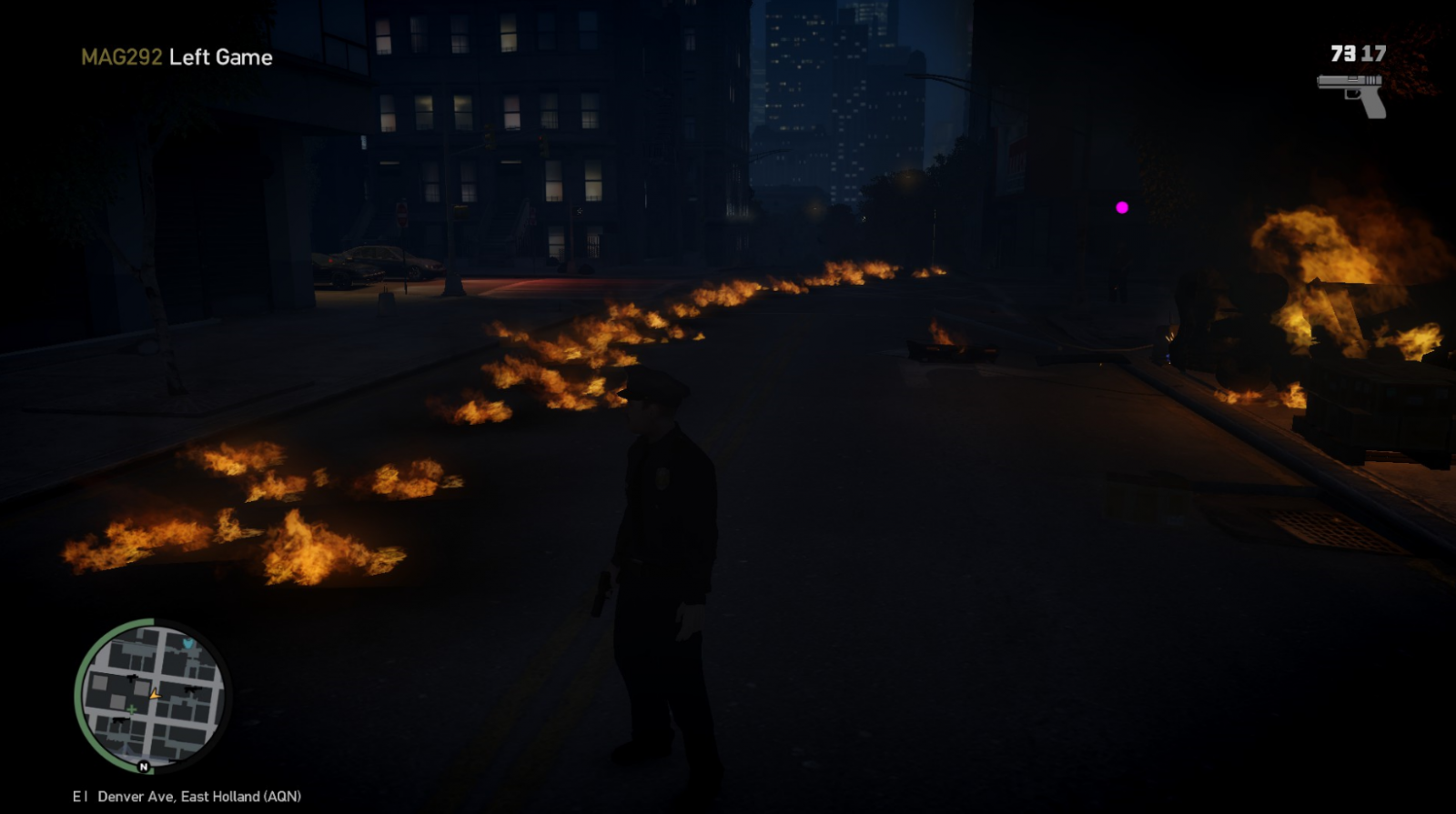Click the orange player arrow on the minimap
The height and width of the screenshot is (814, 1456).
coord(155,695)
